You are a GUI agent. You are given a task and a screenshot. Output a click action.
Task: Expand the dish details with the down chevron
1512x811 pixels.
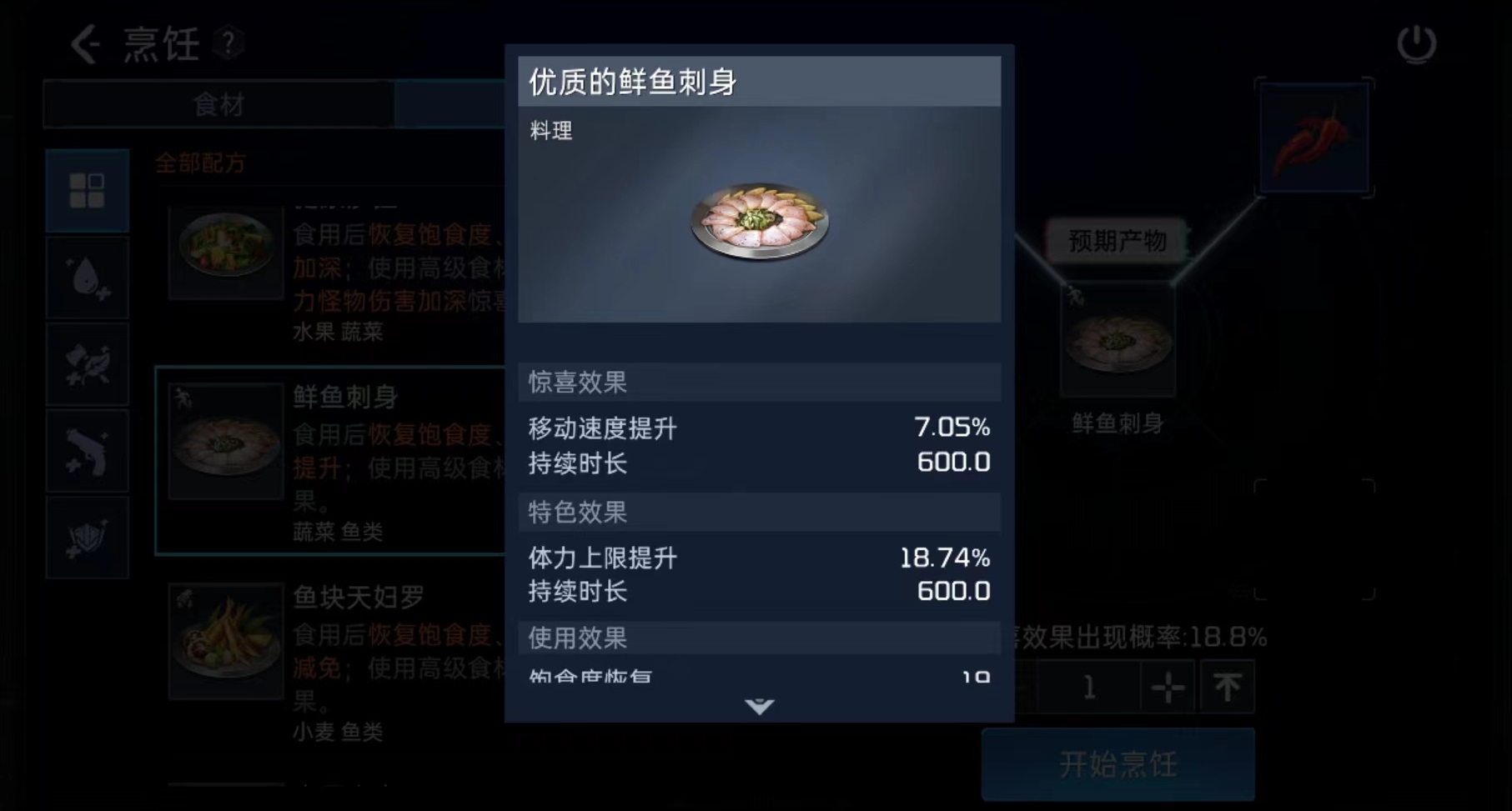[757, 707]
